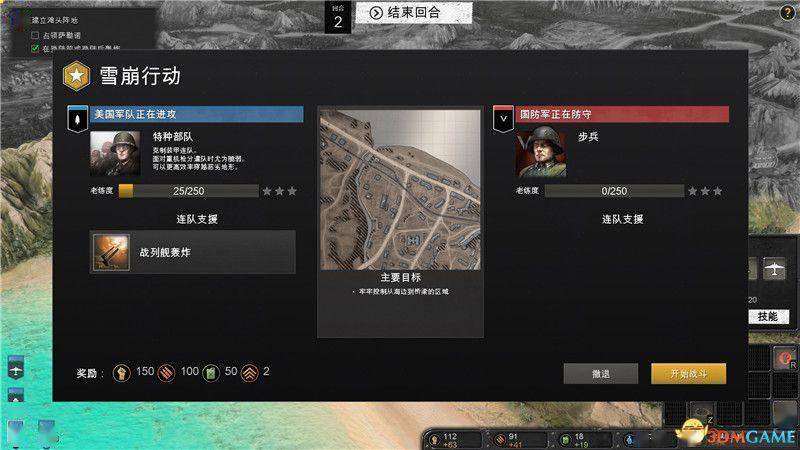Screen dimensions: 800x450
Task: End the turn with 结束回合
Action: pyautogui.click(x=405, y=12)
